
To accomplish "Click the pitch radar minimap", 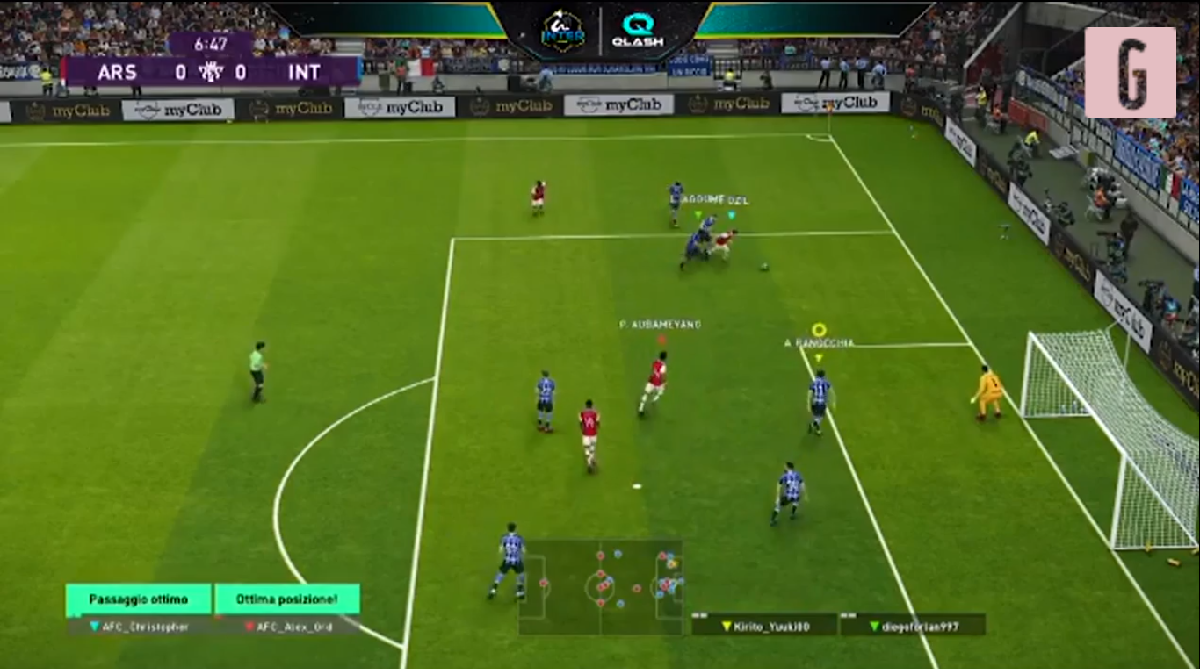I will point(600,587).
